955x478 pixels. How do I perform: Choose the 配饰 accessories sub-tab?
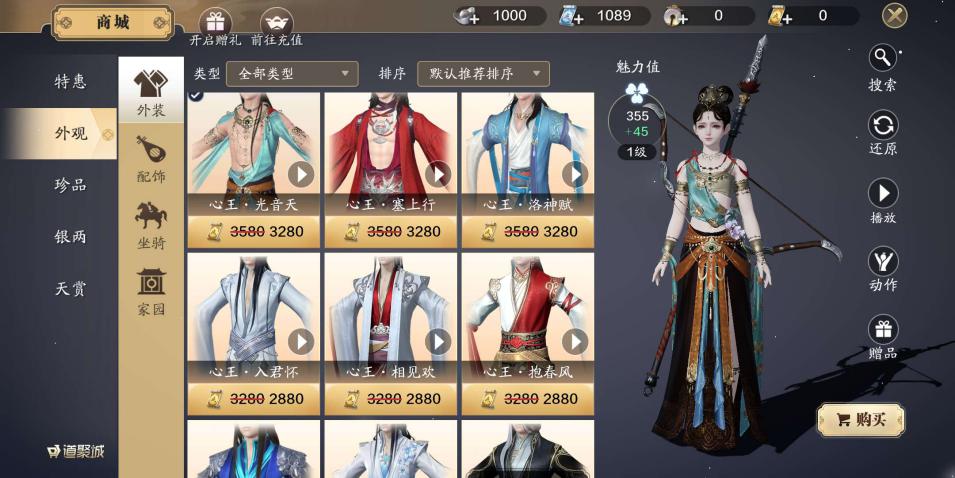click(151, 158)
